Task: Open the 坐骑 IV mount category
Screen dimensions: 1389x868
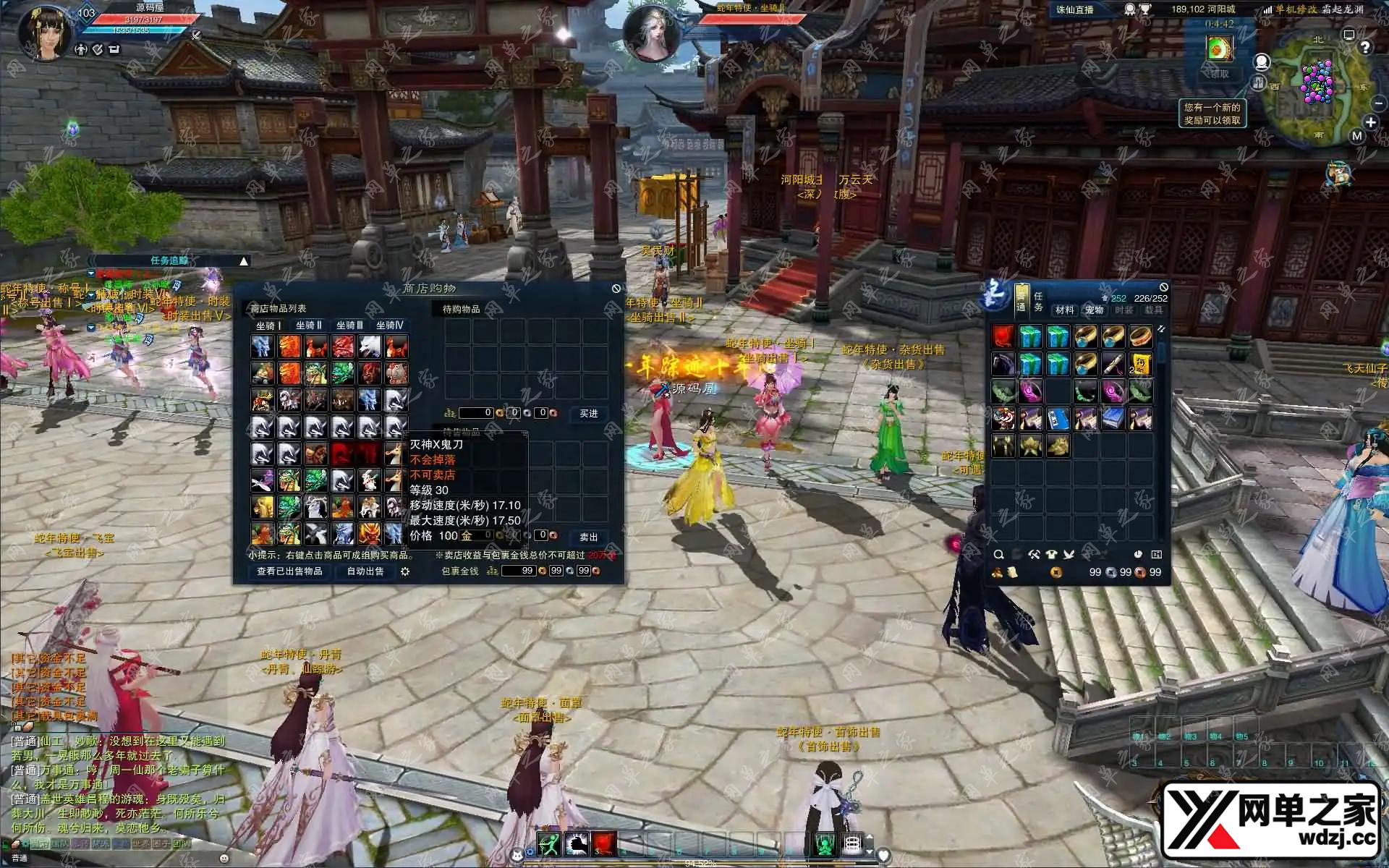Action: (x=389, y=325)
